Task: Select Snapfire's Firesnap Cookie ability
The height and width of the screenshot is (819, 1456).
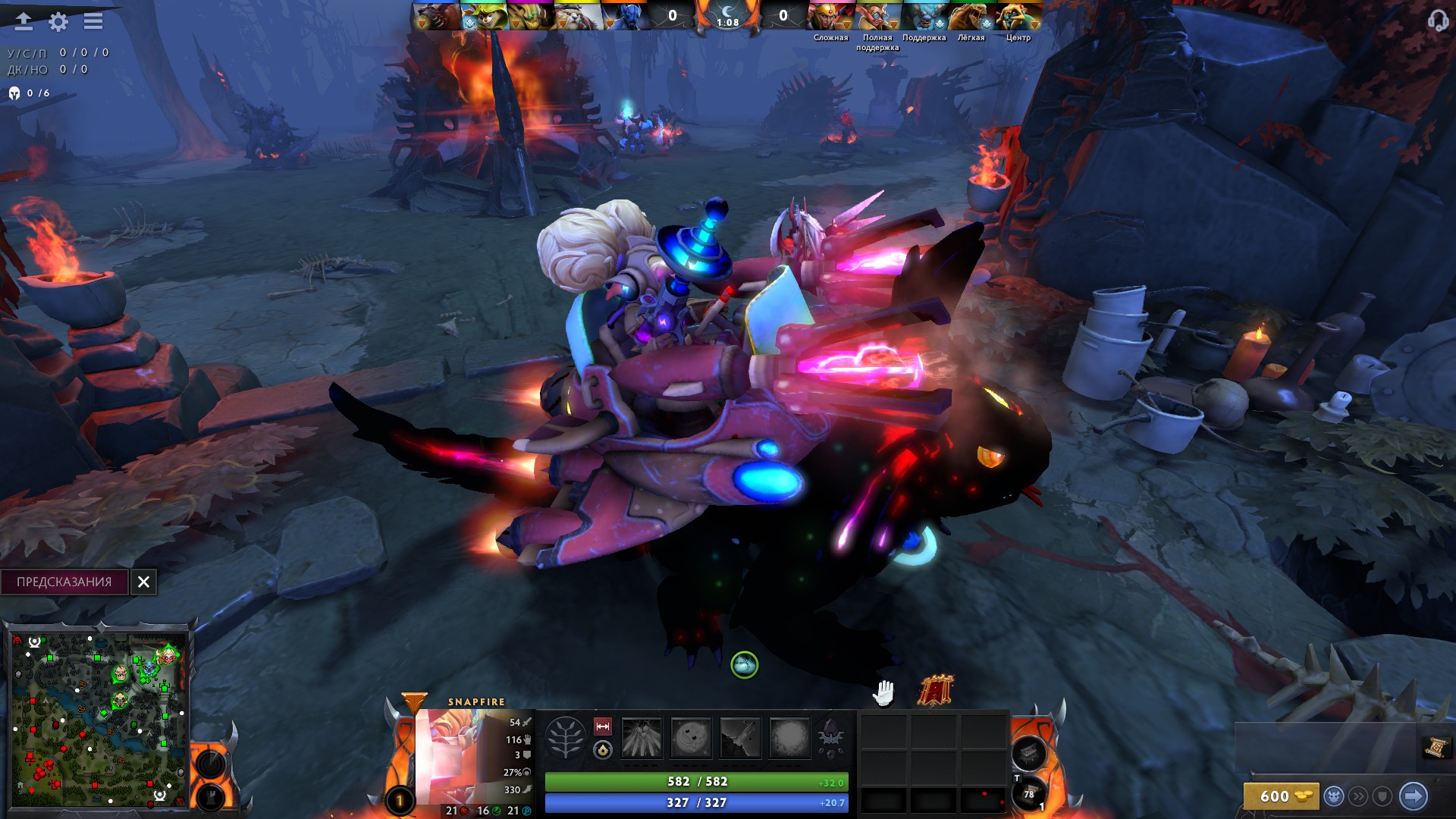Action: 691,737
